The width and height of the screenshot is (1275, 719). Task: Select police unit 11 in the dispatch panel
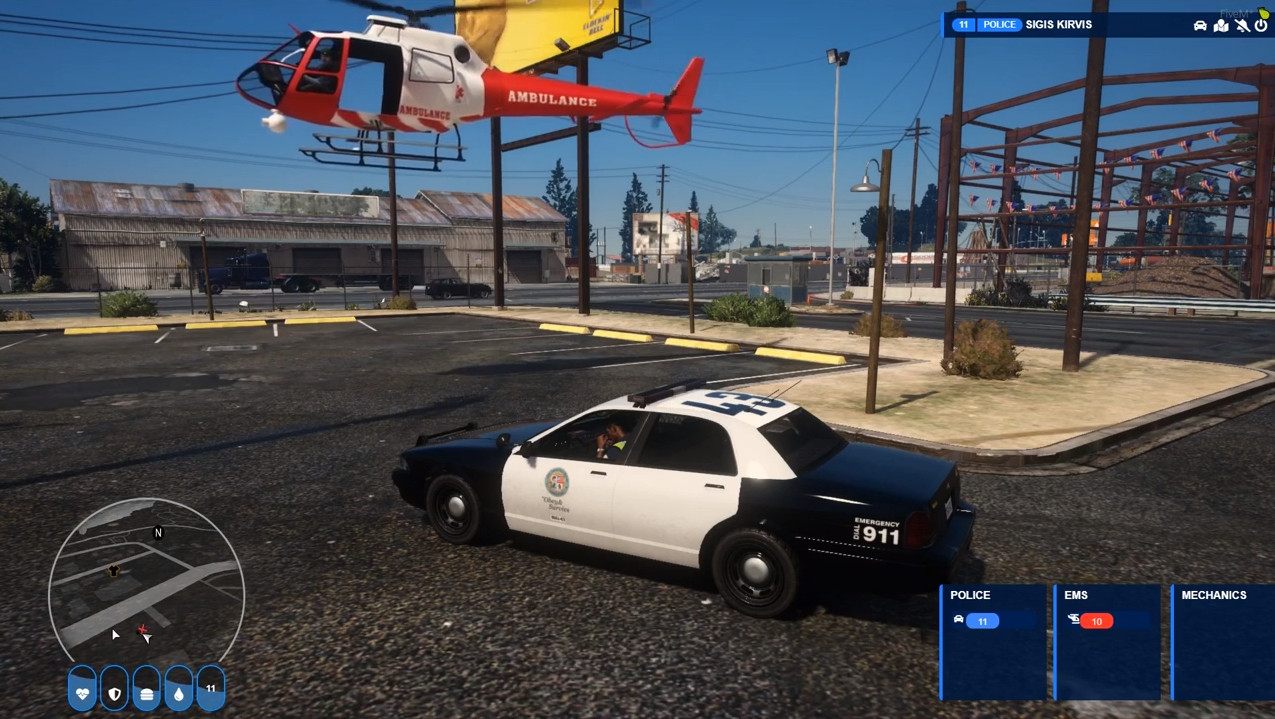pyautogui.click(x=982, y=621)
